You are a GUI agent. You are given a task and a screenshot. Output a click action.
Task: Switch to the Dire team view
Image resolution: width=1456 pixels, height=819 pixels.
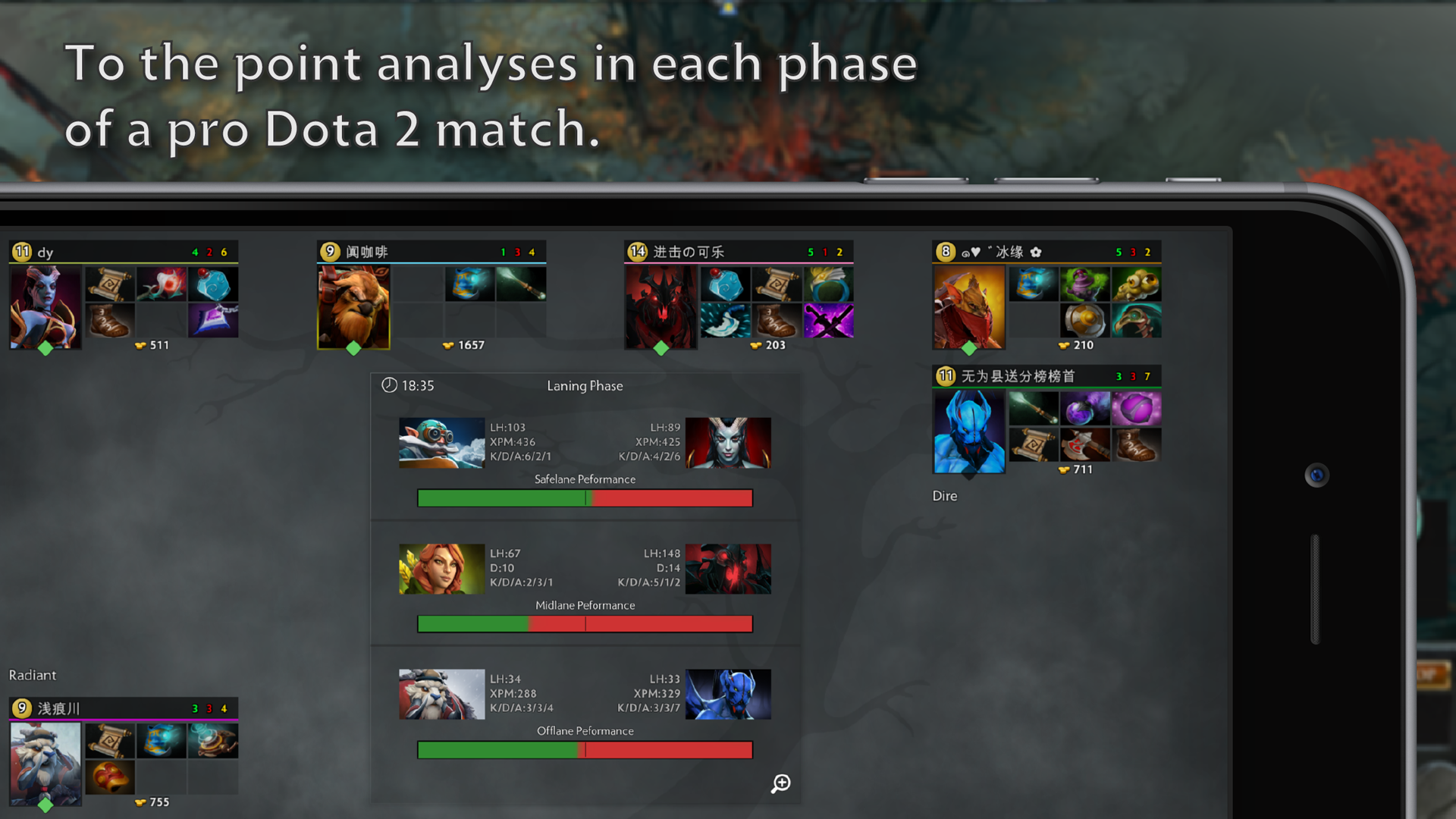pos(944,495)
